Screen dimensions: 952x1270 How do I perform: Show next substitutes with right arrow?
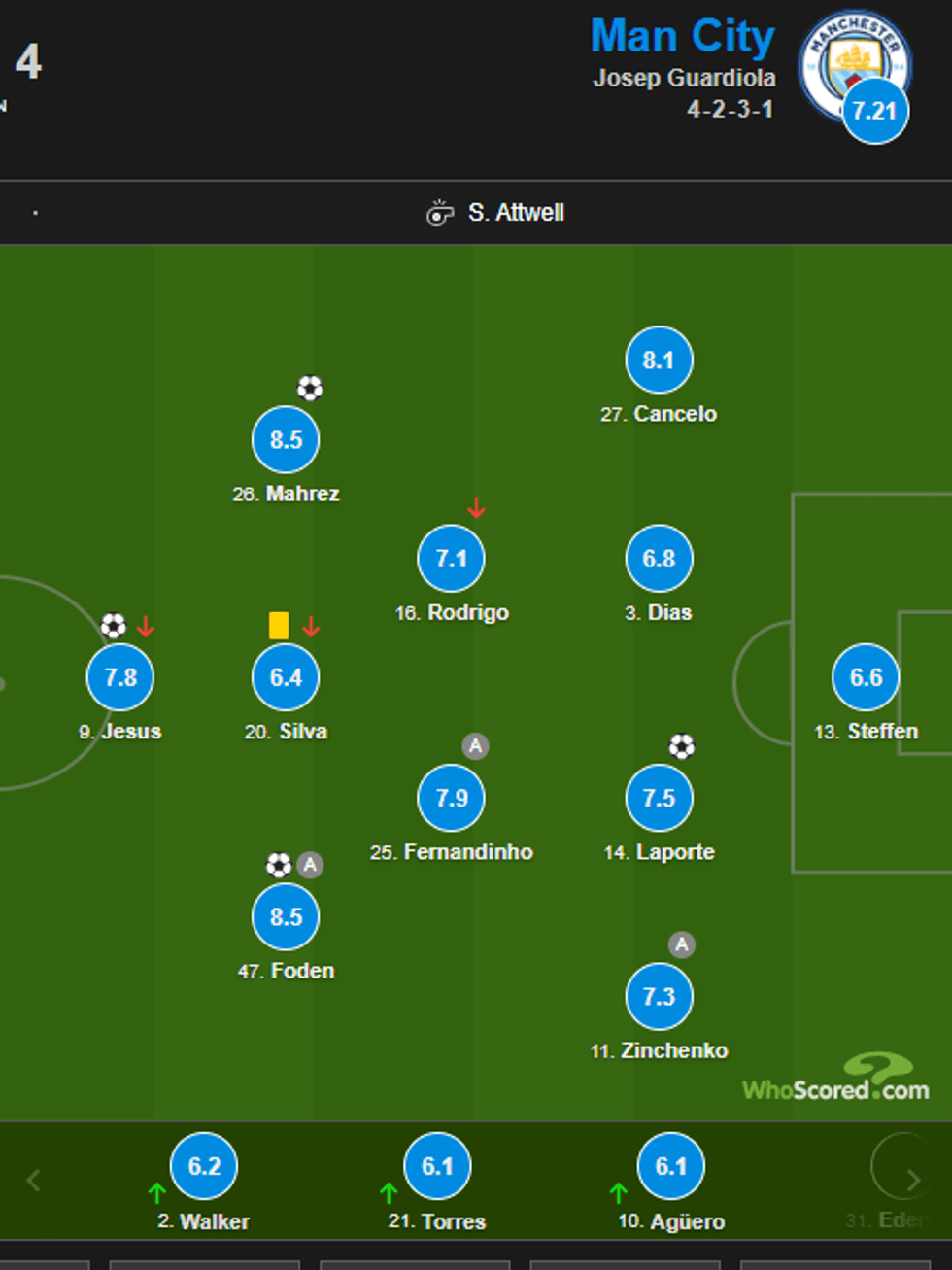[913, 1181]
